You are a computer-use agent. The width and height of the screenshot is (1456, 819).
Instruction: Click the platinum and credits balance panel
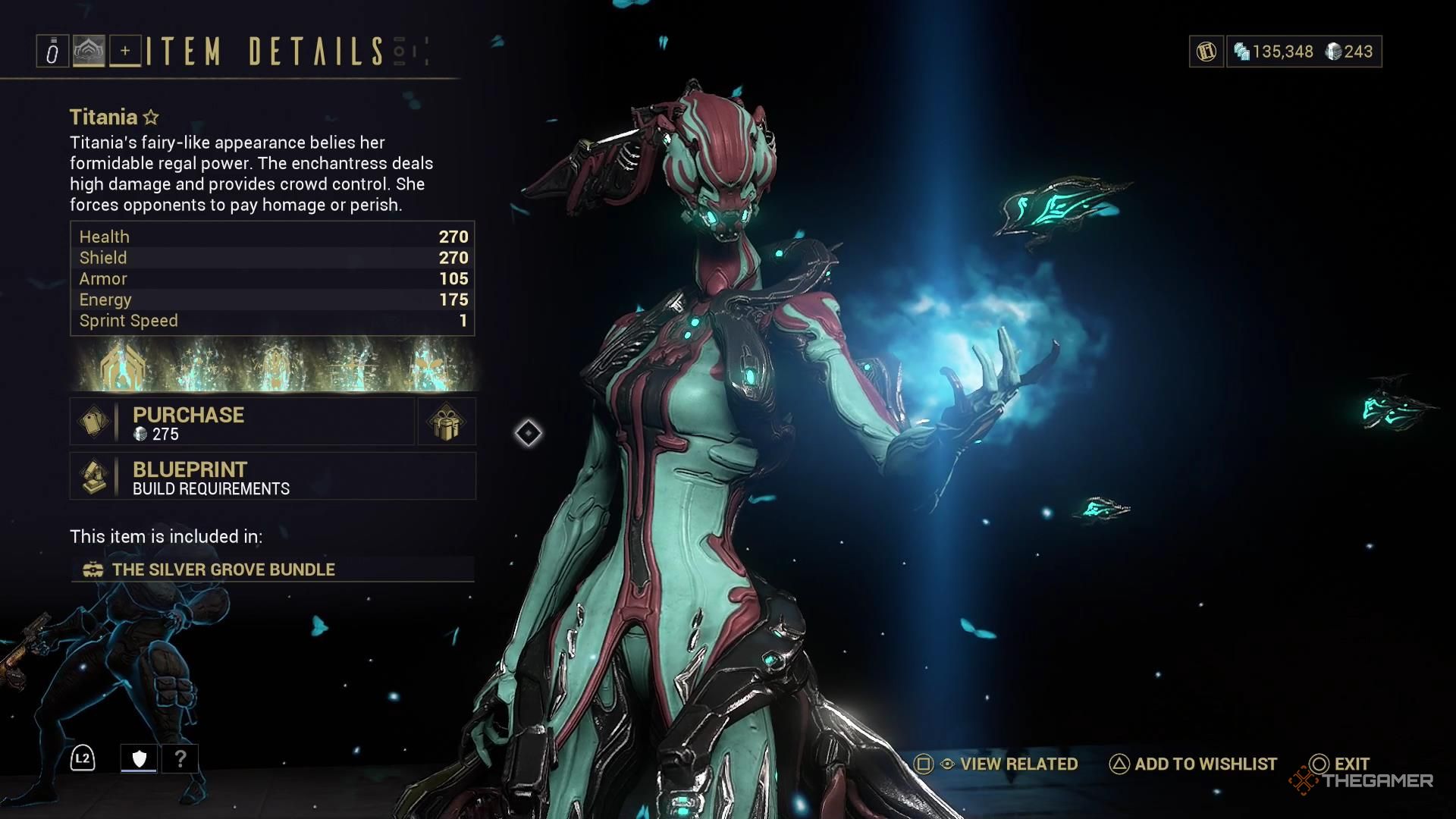[1304, 52]
